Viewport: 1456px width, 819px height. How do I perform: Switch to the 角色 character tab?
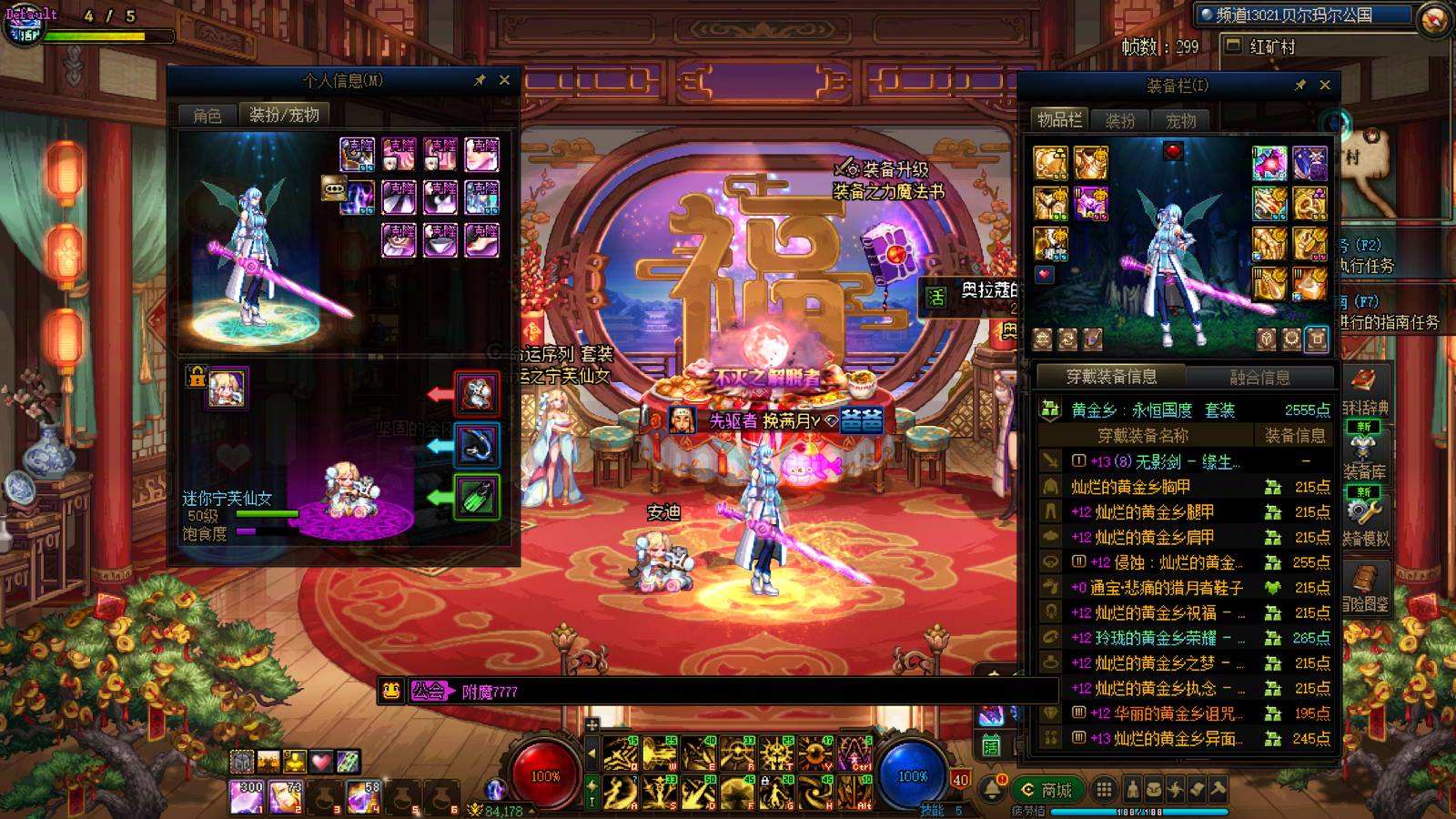(x=207, y=116)
